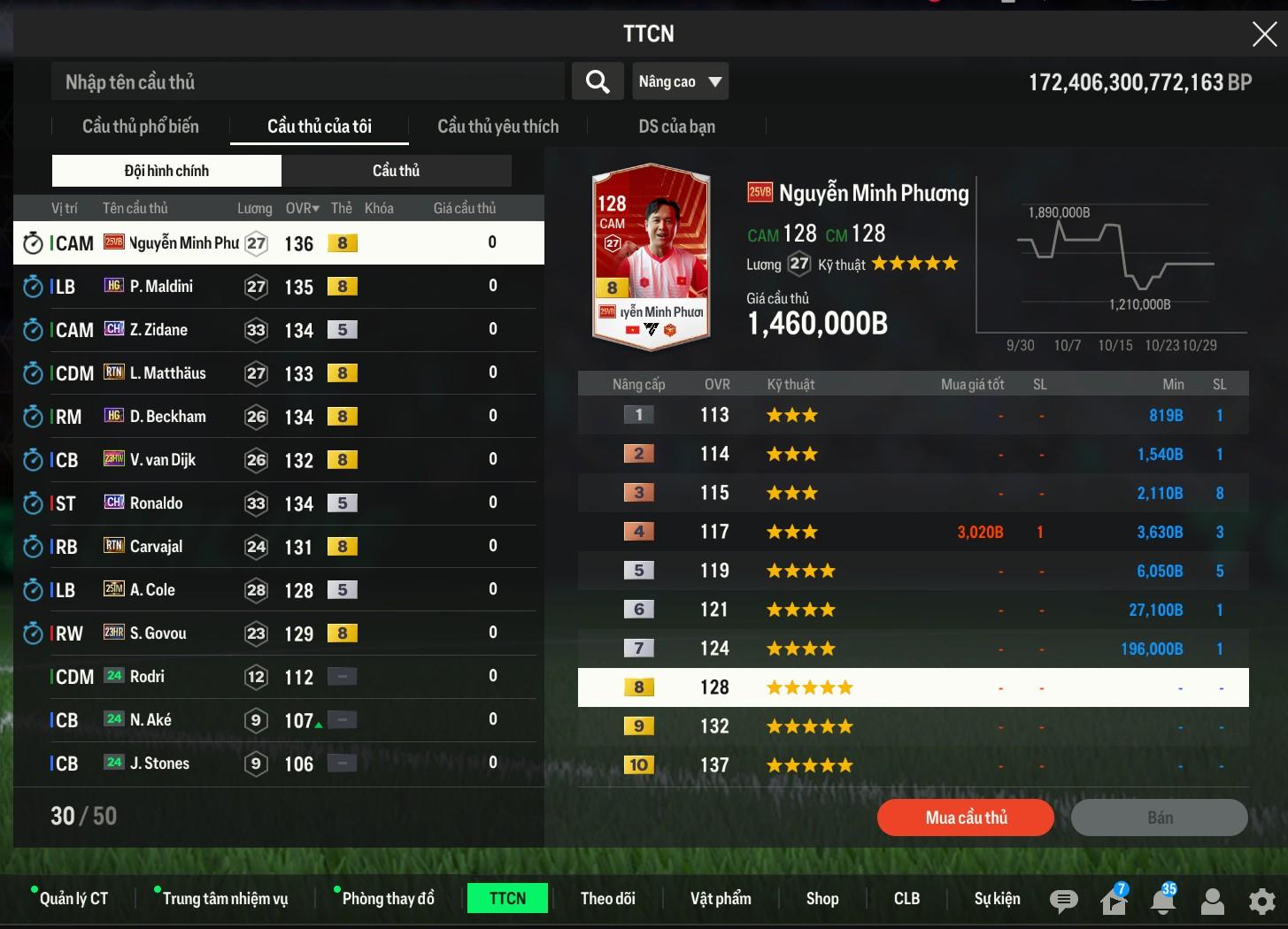Open the notifications bell icon
Image resolution: width=1288 pixels, height=929 pixels.
pos(1162,902)
